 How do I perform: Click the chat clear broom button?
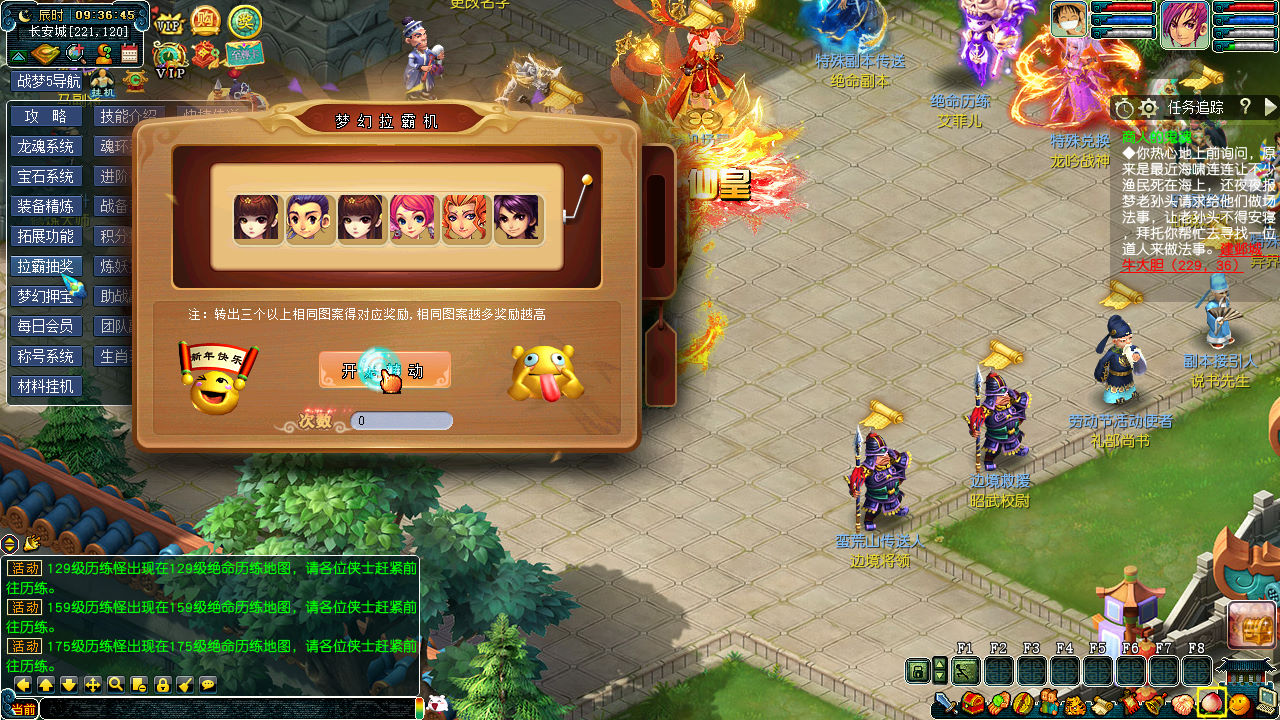pos(185,684)
